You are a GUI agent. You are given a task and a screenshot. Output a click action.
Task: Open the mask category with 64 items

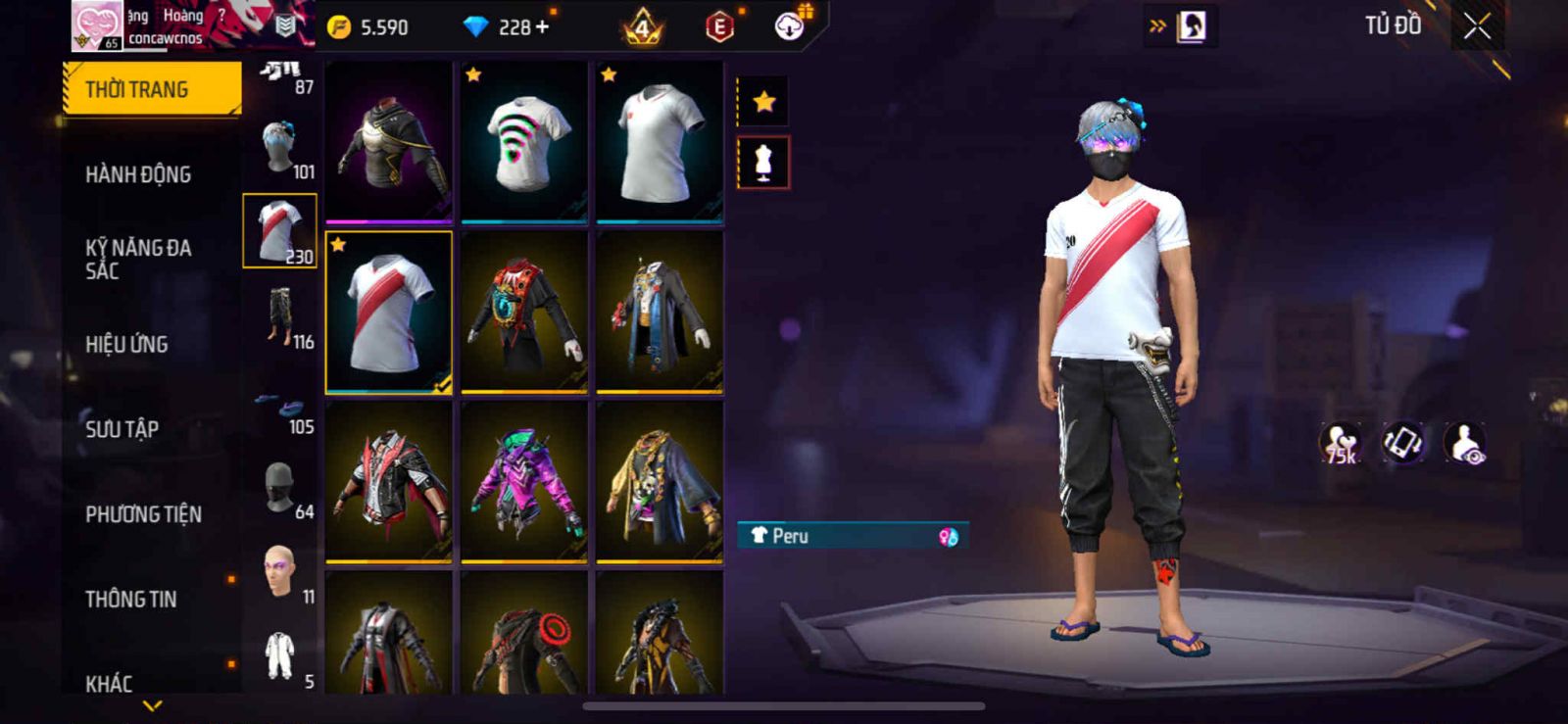(280, 488)
